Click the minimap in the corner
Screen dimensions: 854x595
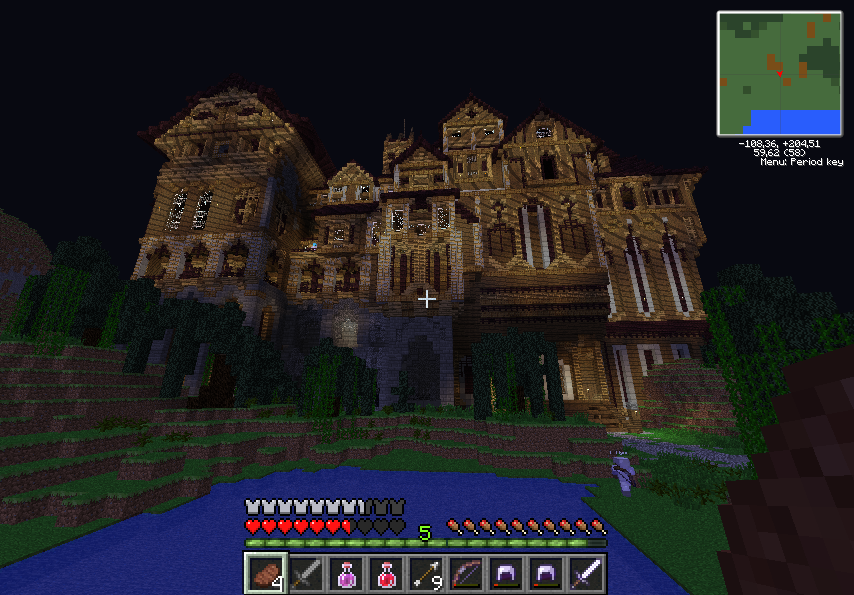pos(780,73)
